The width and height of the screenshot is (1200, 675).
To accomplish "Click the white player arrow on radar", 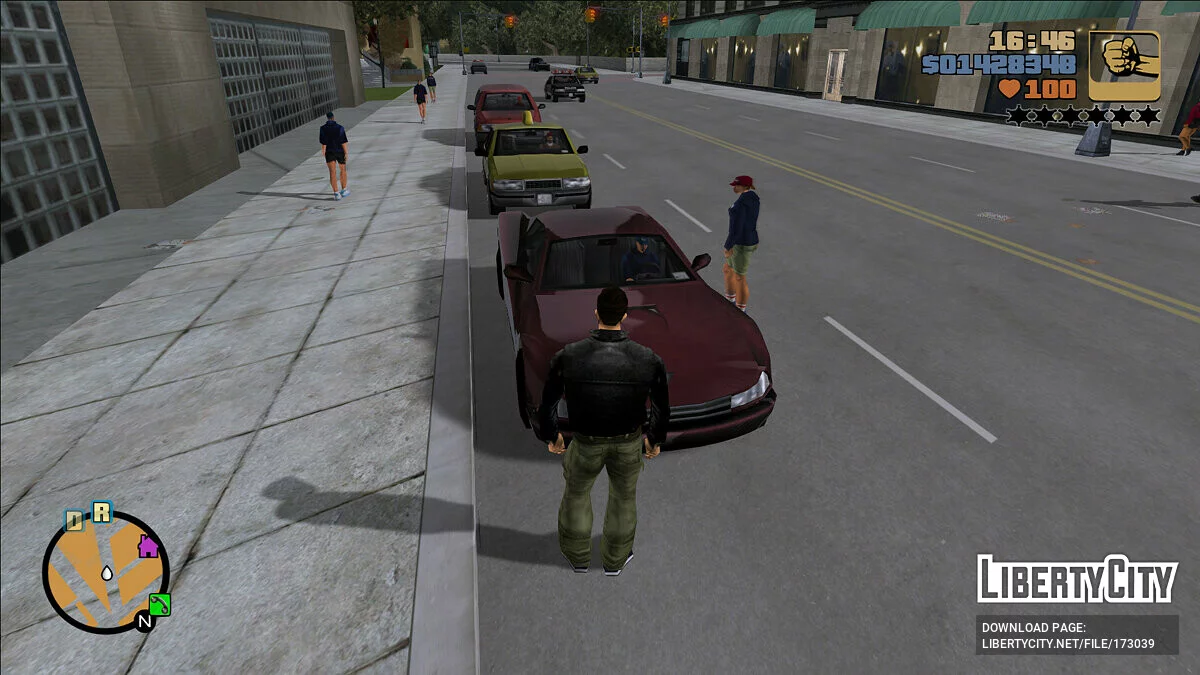I will point(106,573).
